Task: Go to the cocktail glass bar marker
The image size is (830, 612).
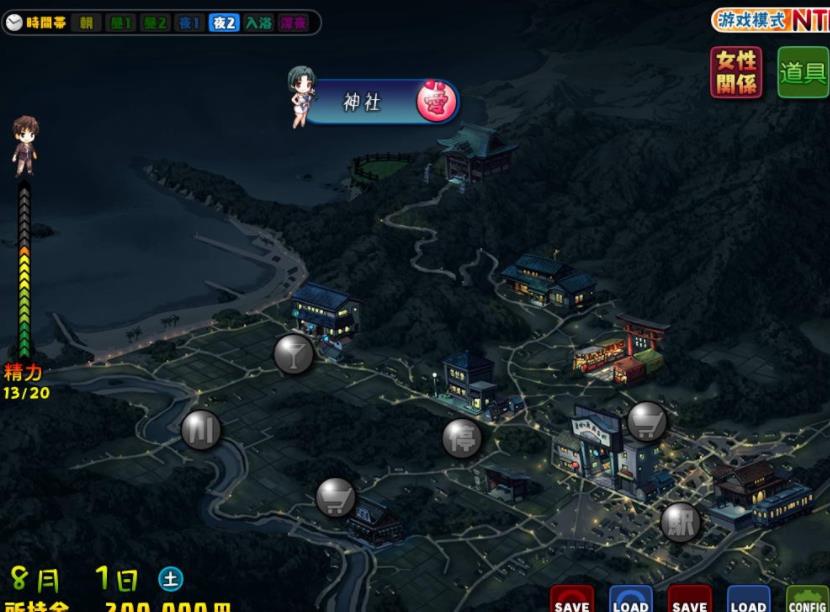Action: click(x=294, y=354)
